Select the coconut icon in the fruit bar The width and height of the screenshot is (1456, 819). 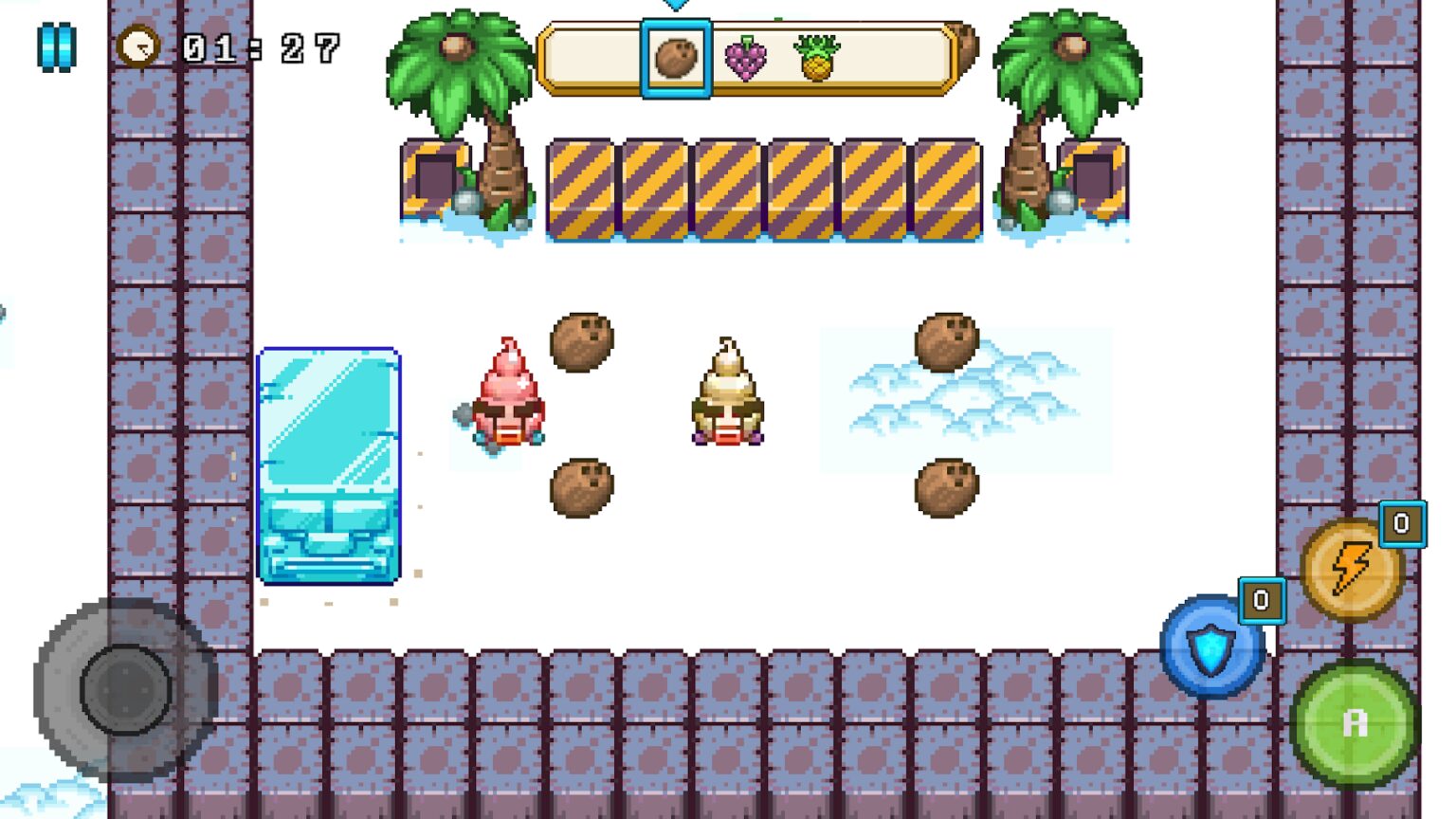pyautogui.click(x=676, y=57)
